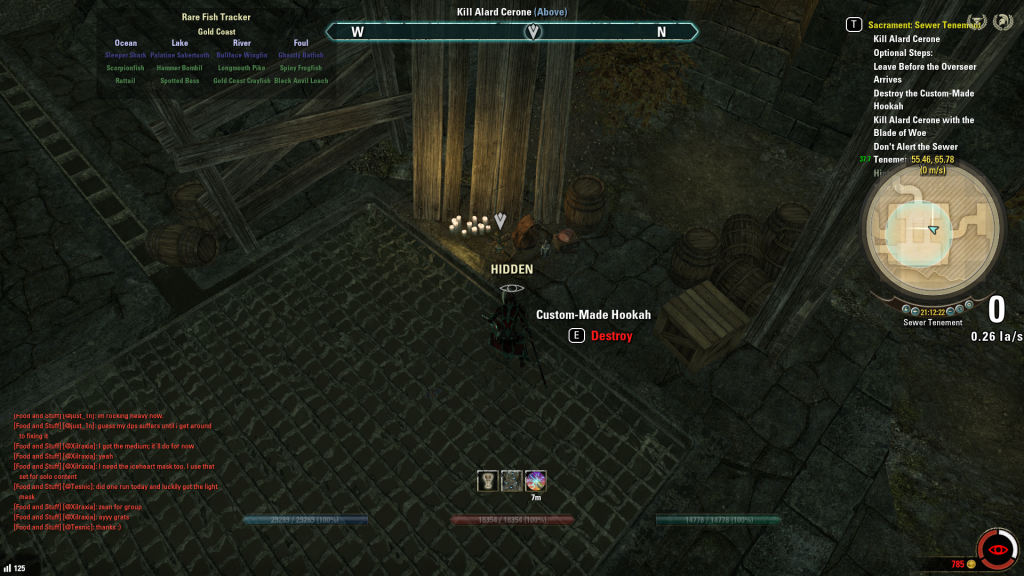1024x576 pixels.
Task: Select Black Anvil Leach in the fish tracker
Action: pyautogui.click(x=301, y=81)
